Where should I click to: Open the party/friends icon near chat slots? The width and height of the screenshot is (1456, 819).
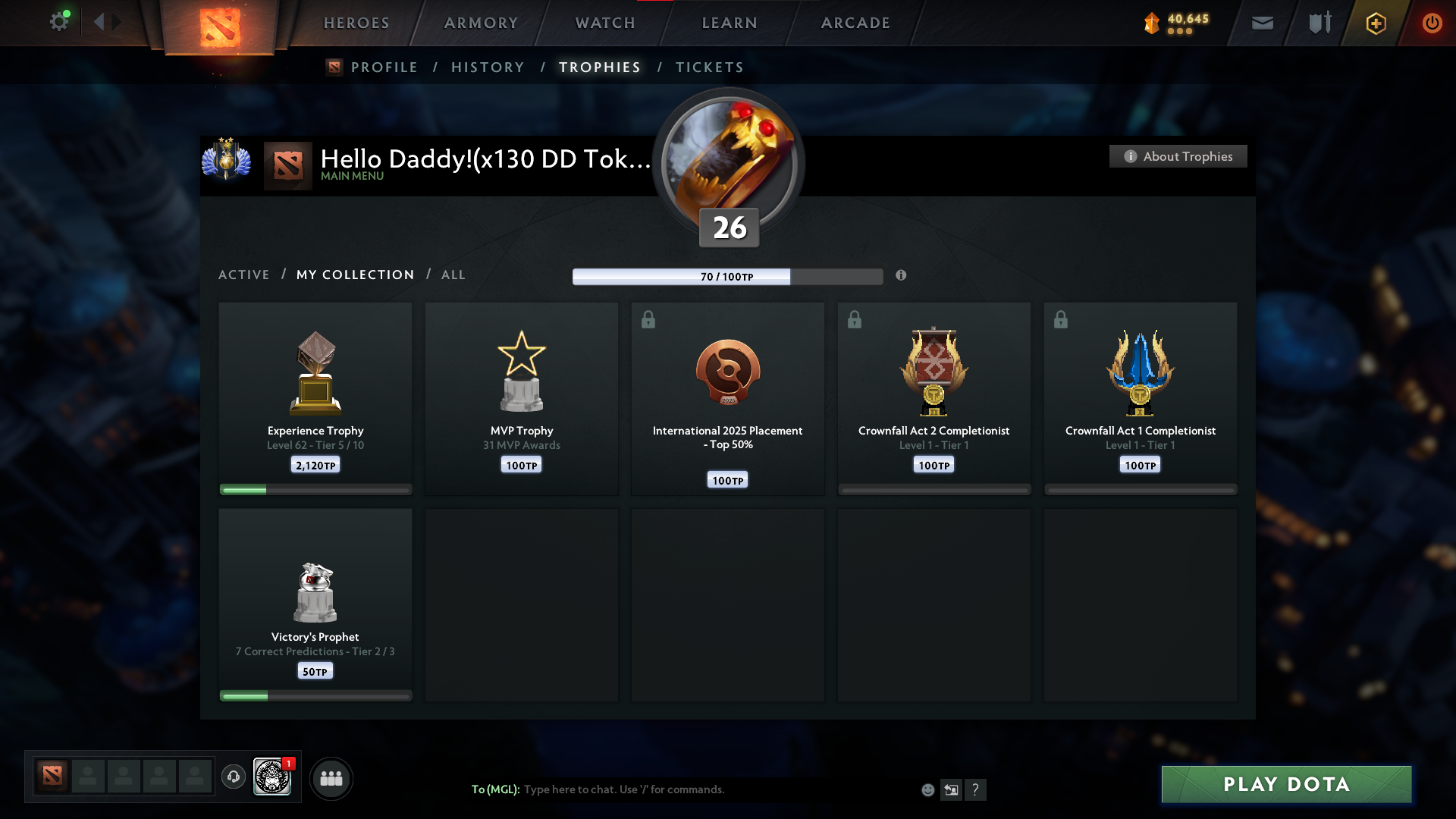pos(331,778)
